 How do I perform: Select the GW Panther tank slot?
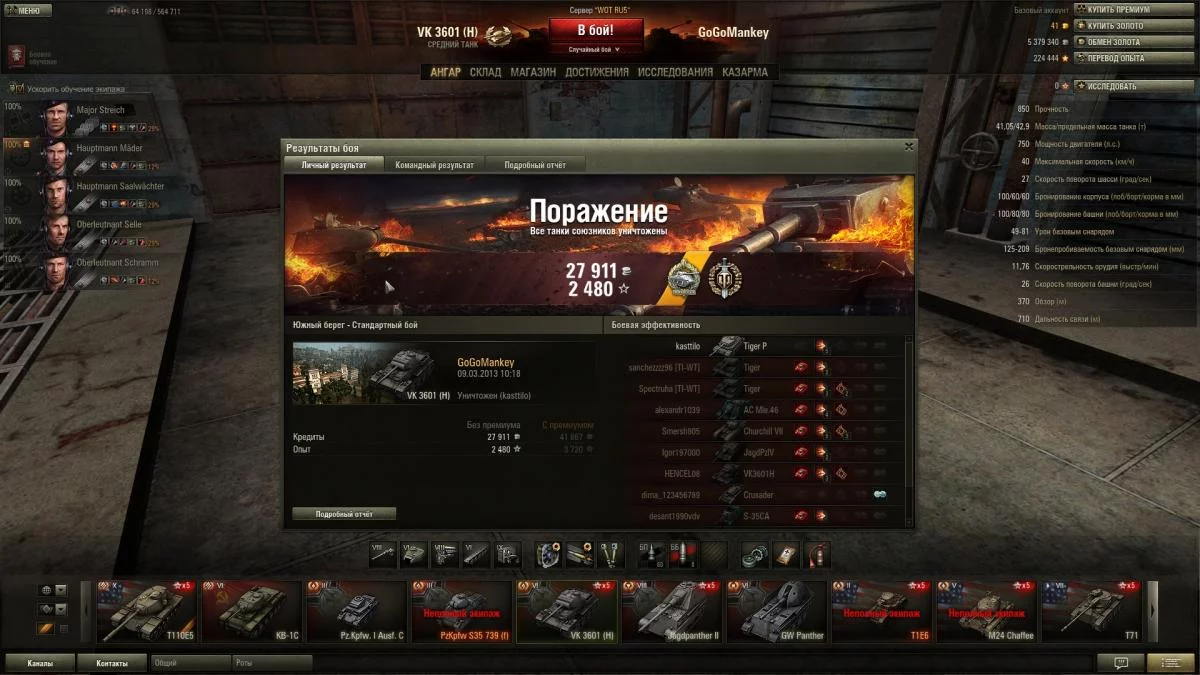[775, 611]
